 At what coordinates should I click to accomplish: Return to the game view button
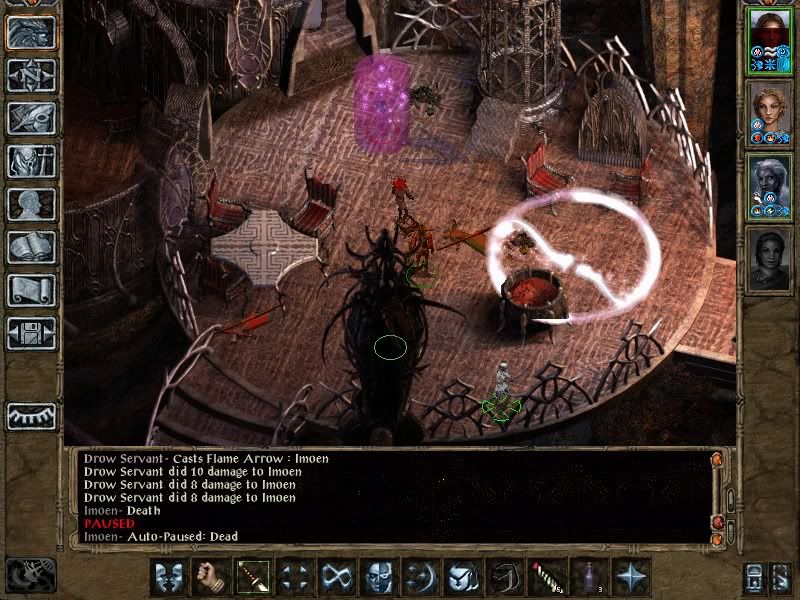pyautogui.click(x=31, y=32)
